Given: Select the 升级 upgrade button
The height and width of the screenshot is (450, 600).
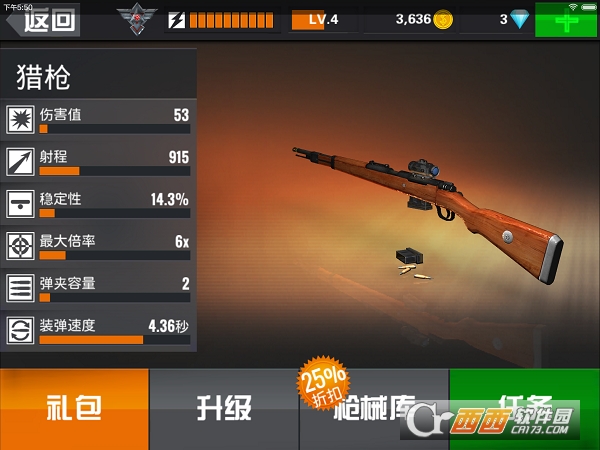Looking at the screenshot, I should click(x=224, y=408).
